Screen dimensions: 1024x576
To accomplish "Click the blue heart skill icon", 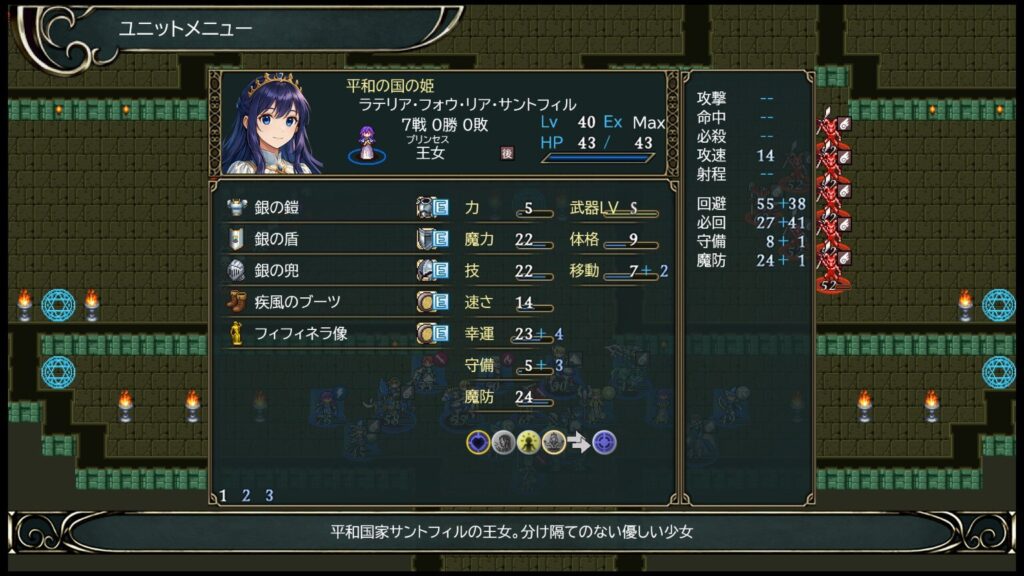I will [479, 442].
